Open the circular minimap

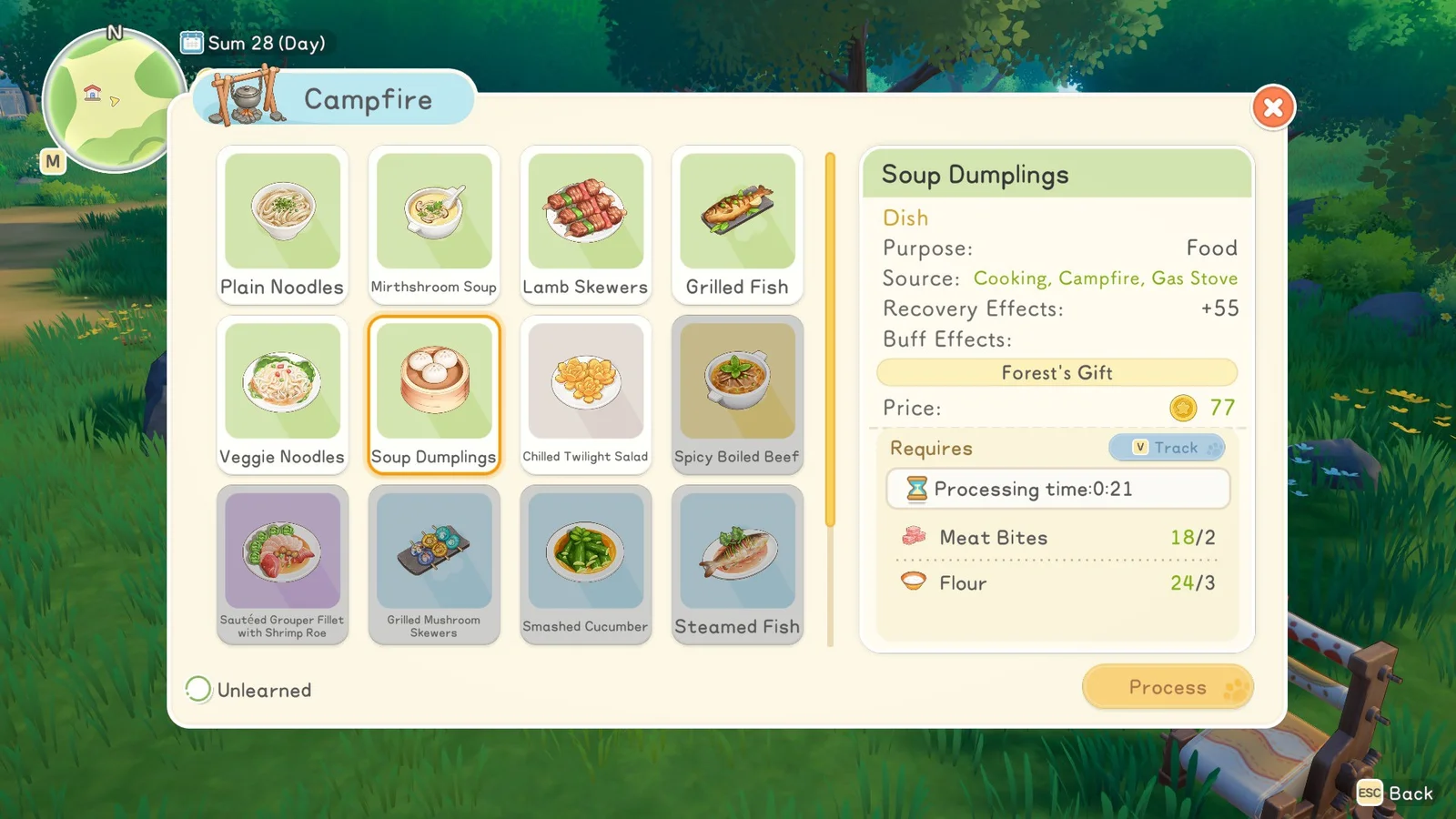coord(114,100)
